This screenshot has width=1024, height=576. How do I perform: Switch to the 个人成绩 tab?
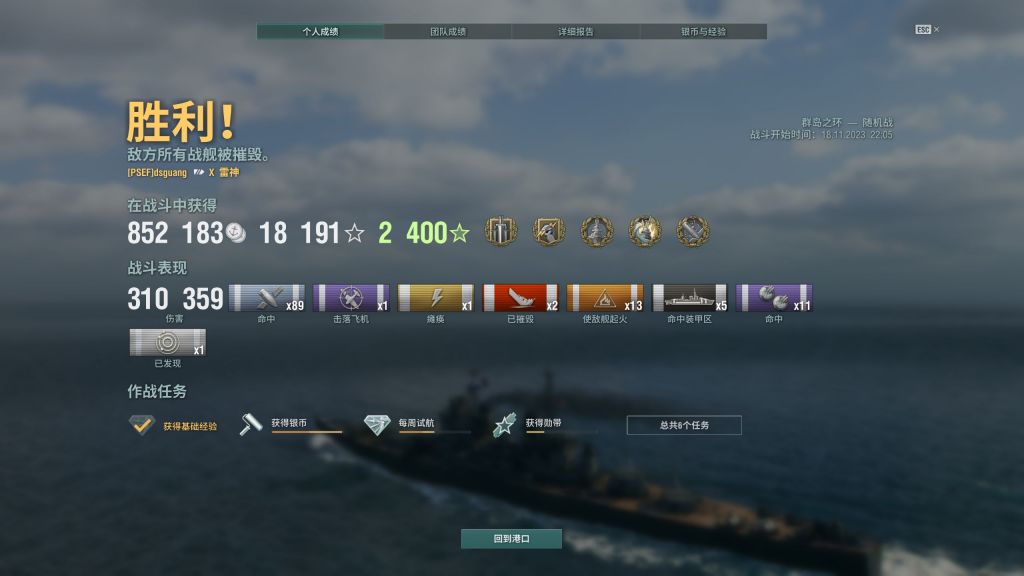click(x=320, y=31)
